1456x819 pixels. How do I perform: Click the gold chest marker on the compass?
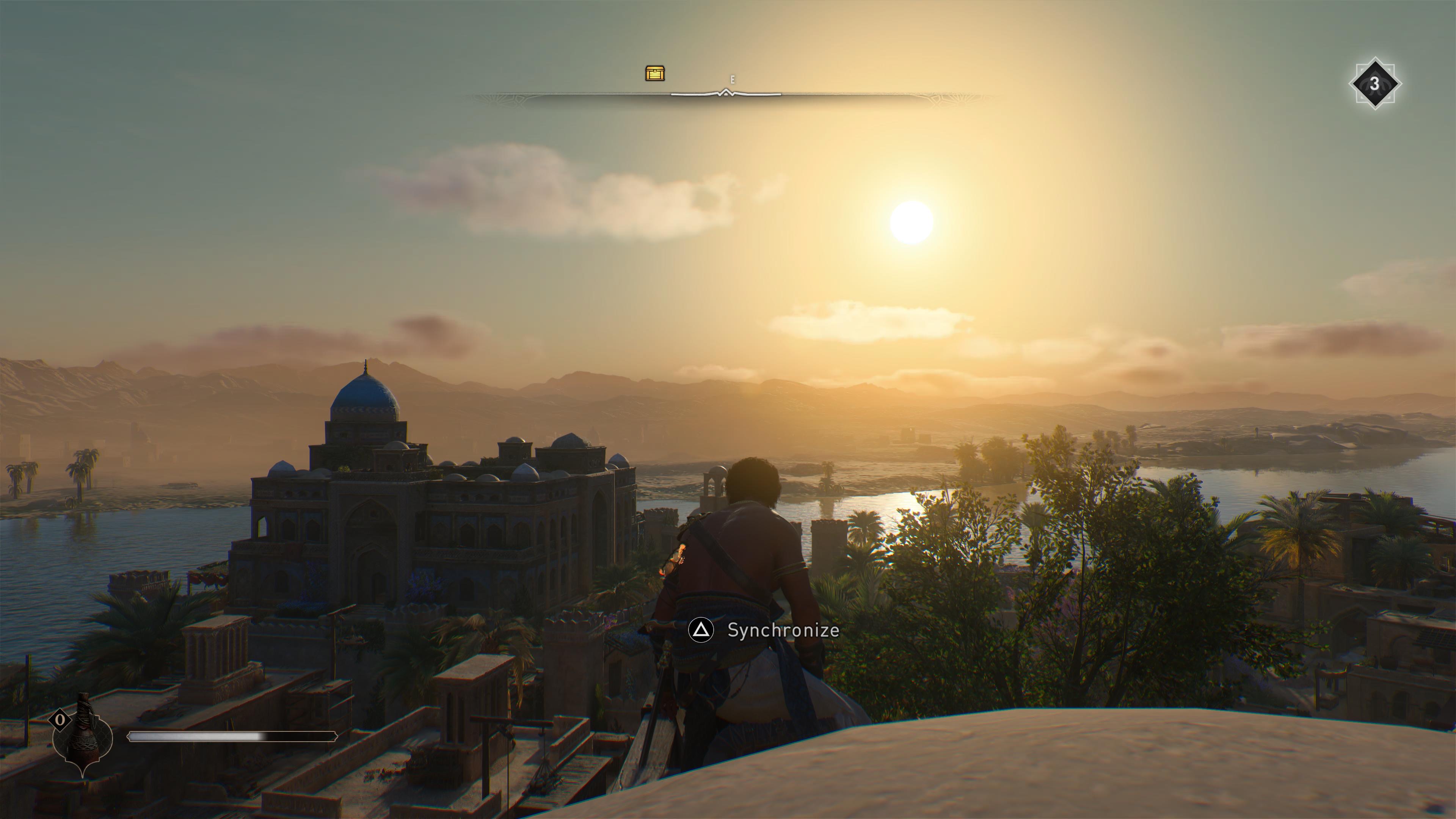[654, 74]
